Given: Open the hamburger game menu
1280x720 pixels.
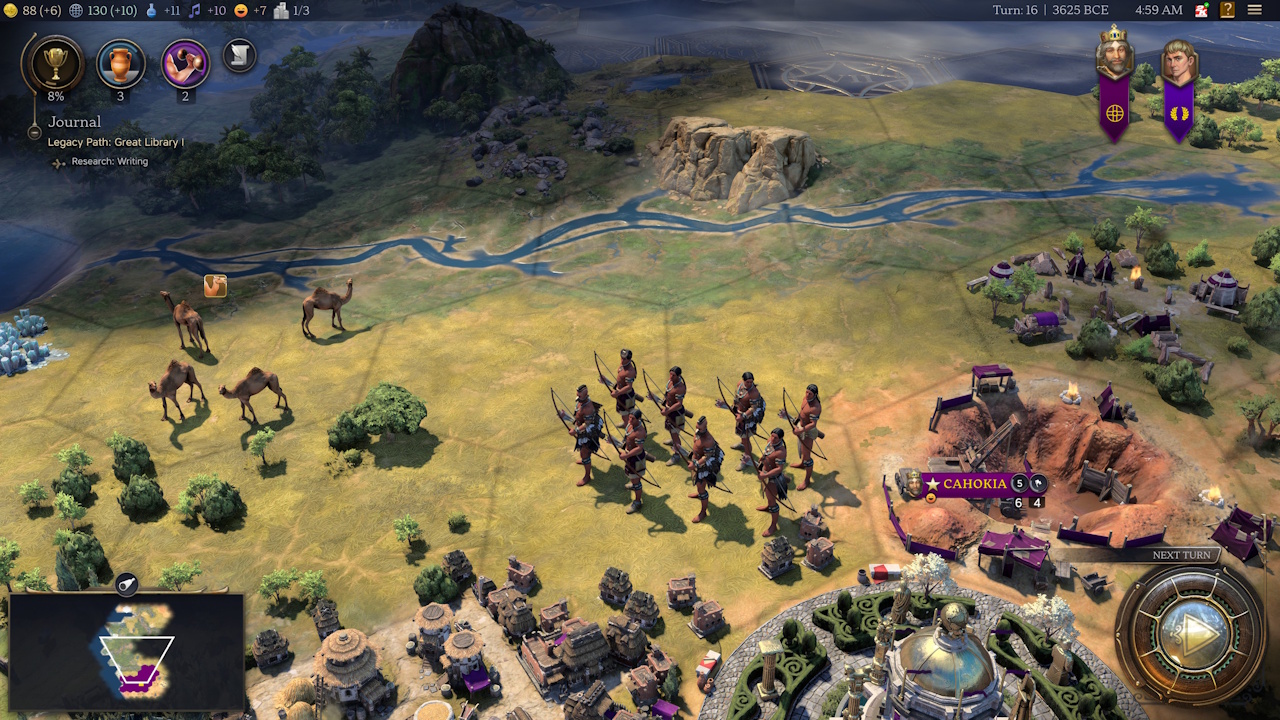Looking at the screenshot, I should click(1257, 10).
